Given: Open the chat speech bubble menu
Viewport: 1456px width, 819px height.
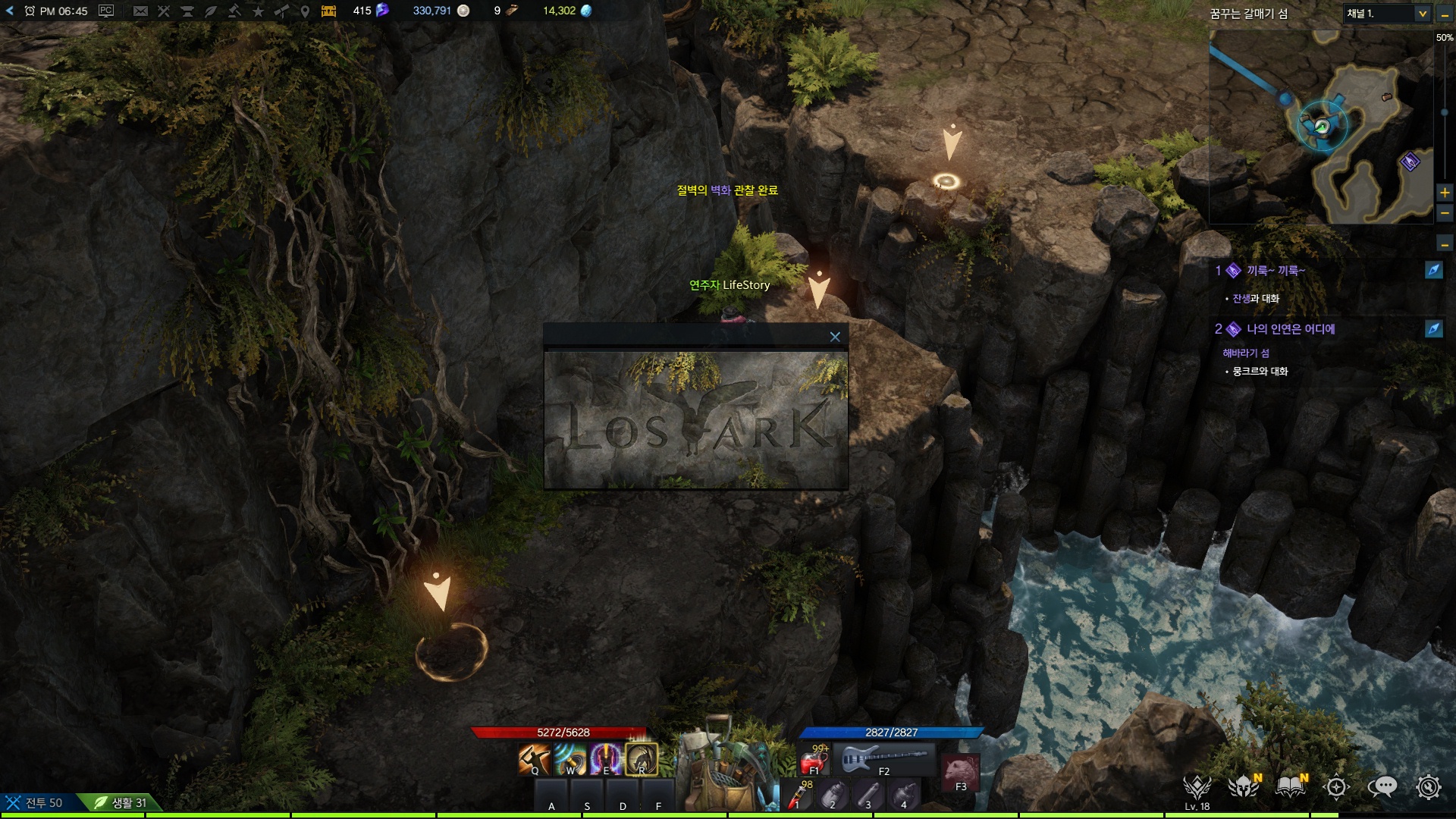Looking at the screenshot, I should pos(1382,787).
